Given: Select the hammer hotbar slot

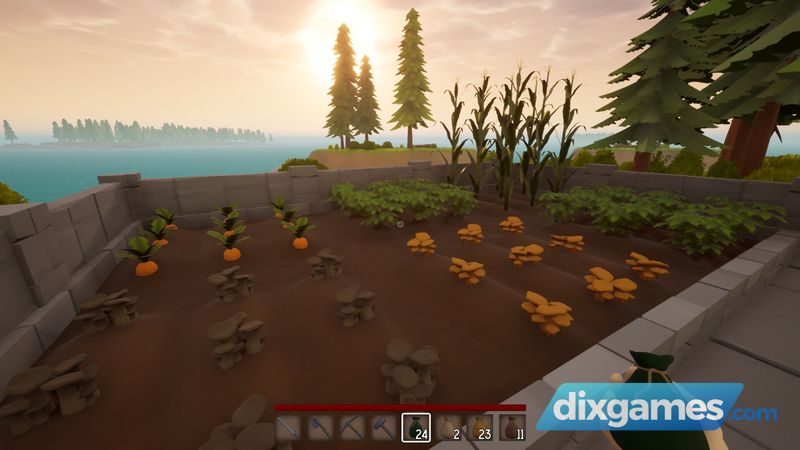Looking at the screenshot, I should click(385, 428).
